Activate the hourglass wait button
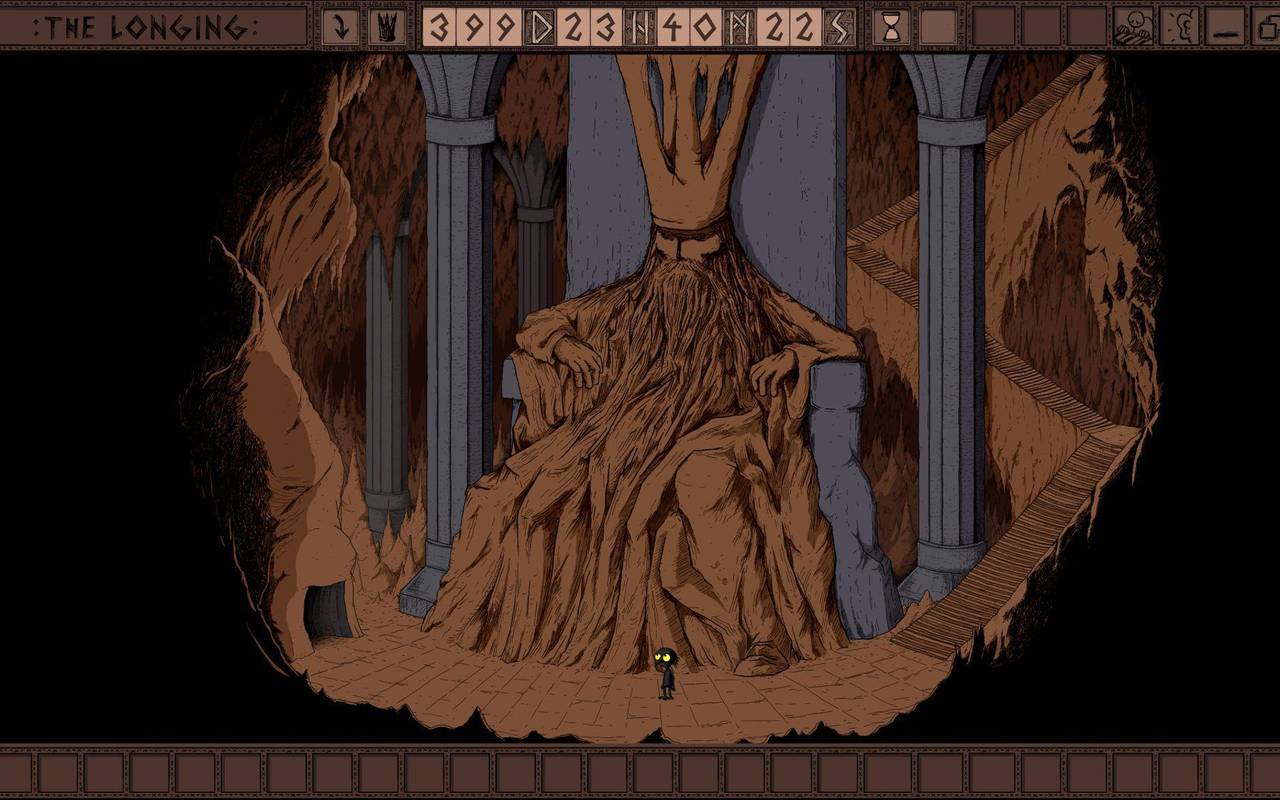This screenshot has height=800, width=1280. click(890, 27)
